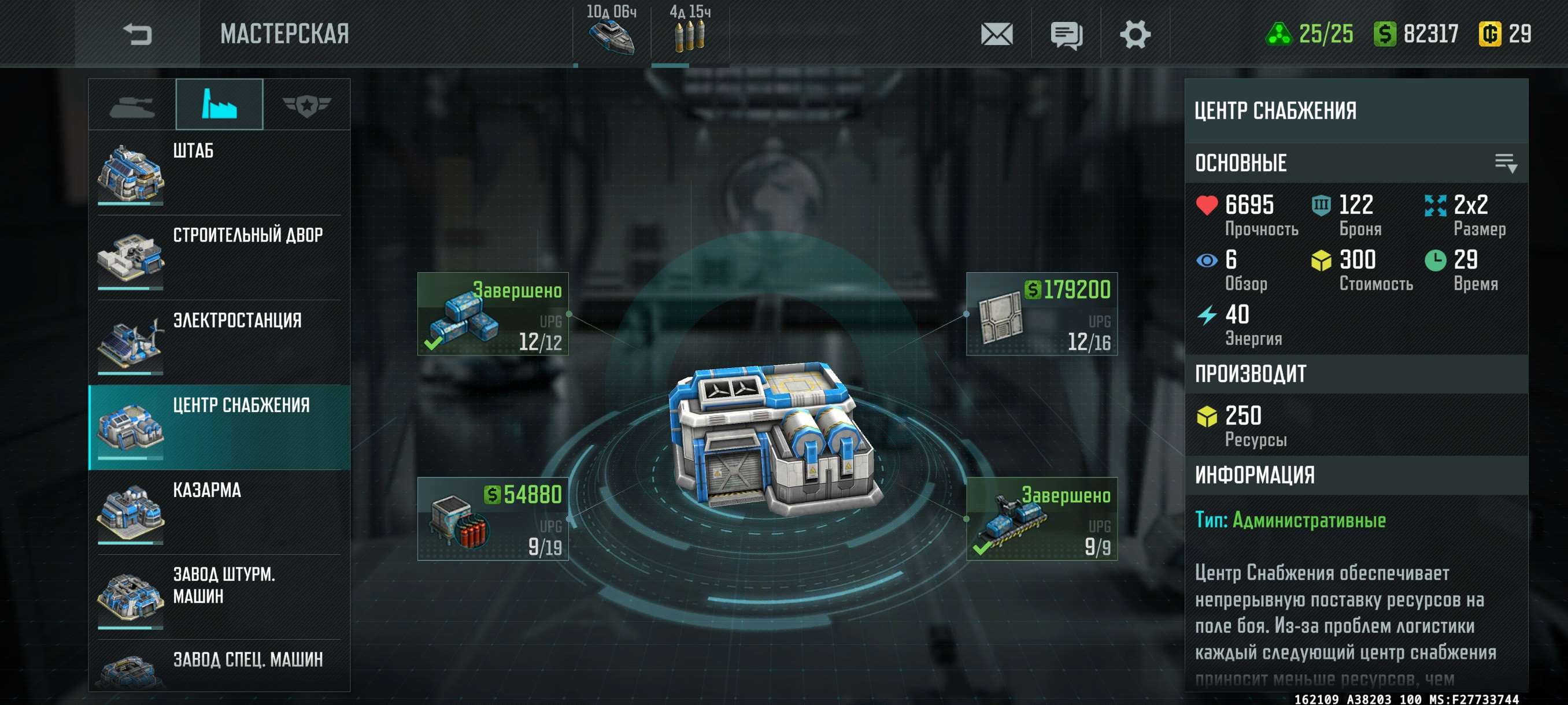Open the gear settings menu
This screenshot has width=1568, height=705.
(1134, 34)
